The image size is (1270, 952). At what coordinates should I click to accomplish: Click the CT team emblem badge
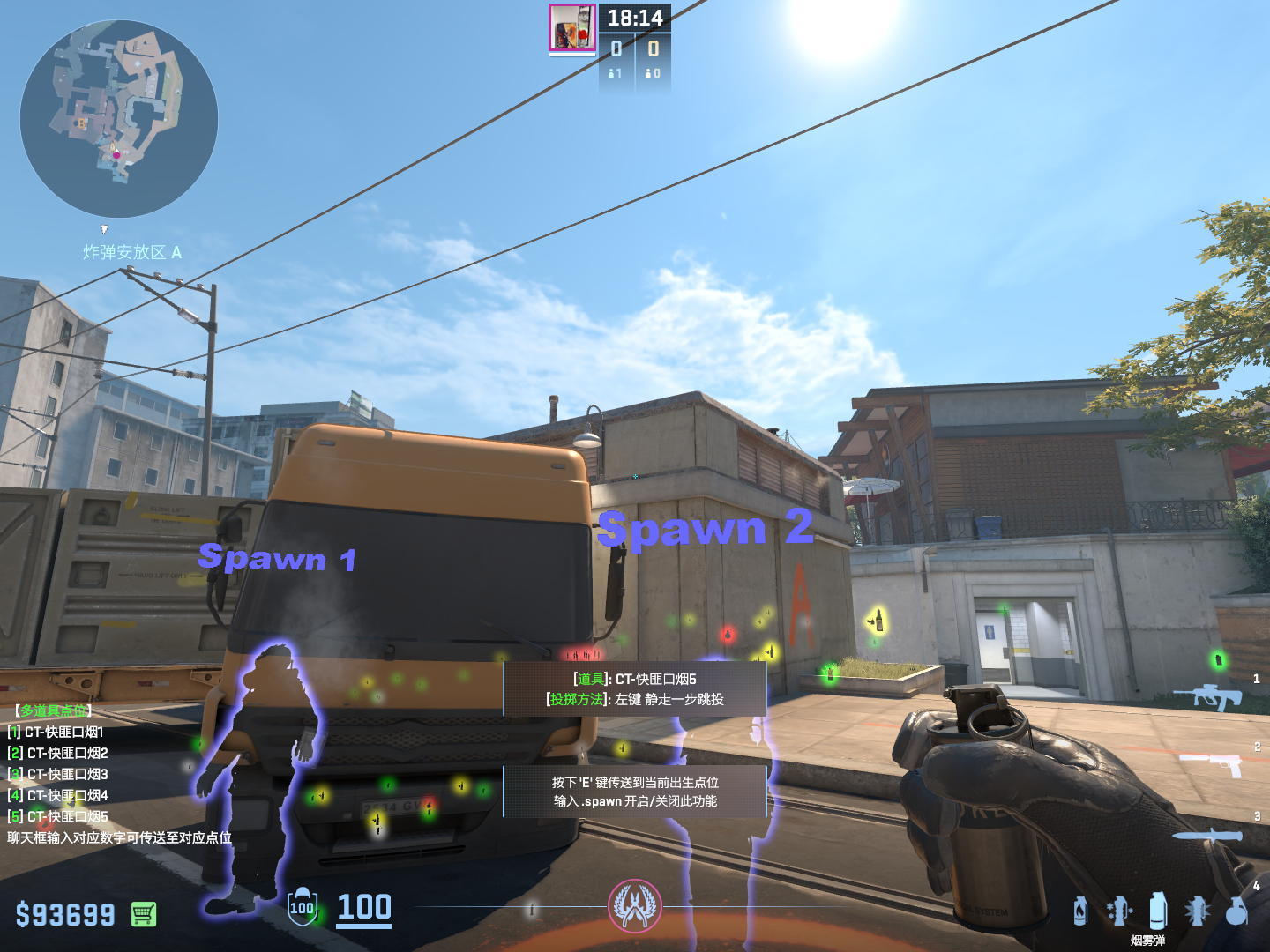click(x=634, y=906)
